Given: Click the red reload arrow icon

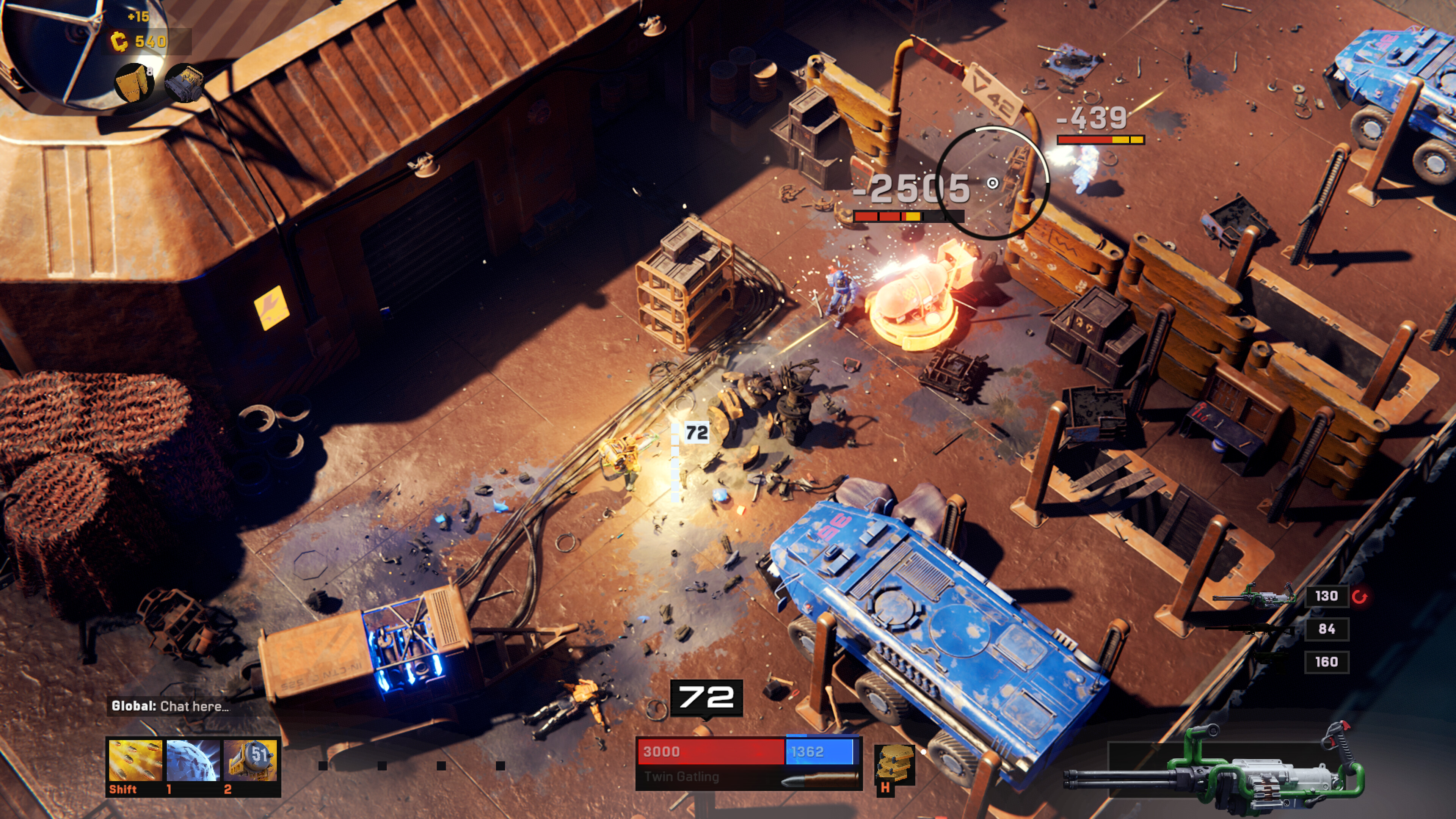Looking at the screenshot, I should (1360, 596).
